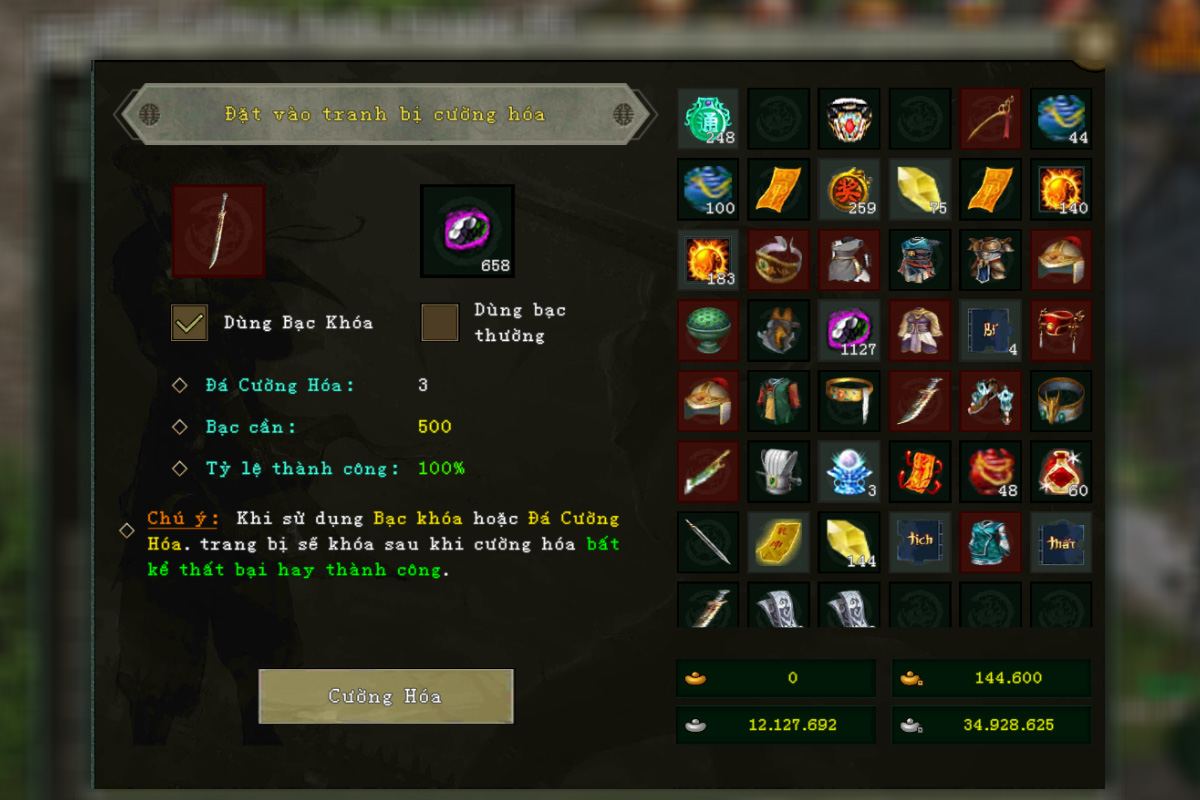Choose the golden belt in the inventory
This screenshot has width=1200, height=800.
[849, 400]
